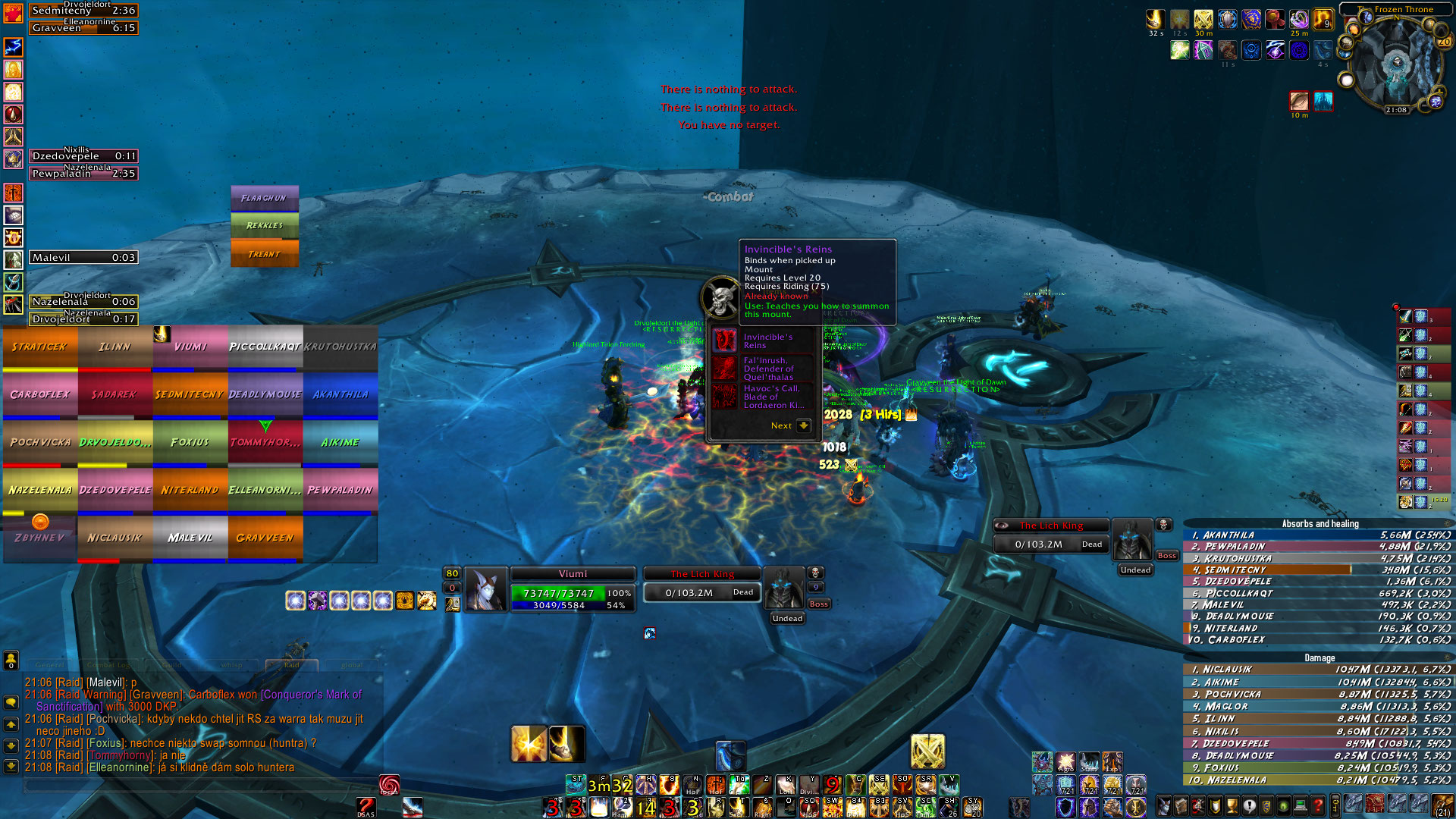
Task: Target raid member Gravveen
Action: pyautogui.click(x=265, y=538)
